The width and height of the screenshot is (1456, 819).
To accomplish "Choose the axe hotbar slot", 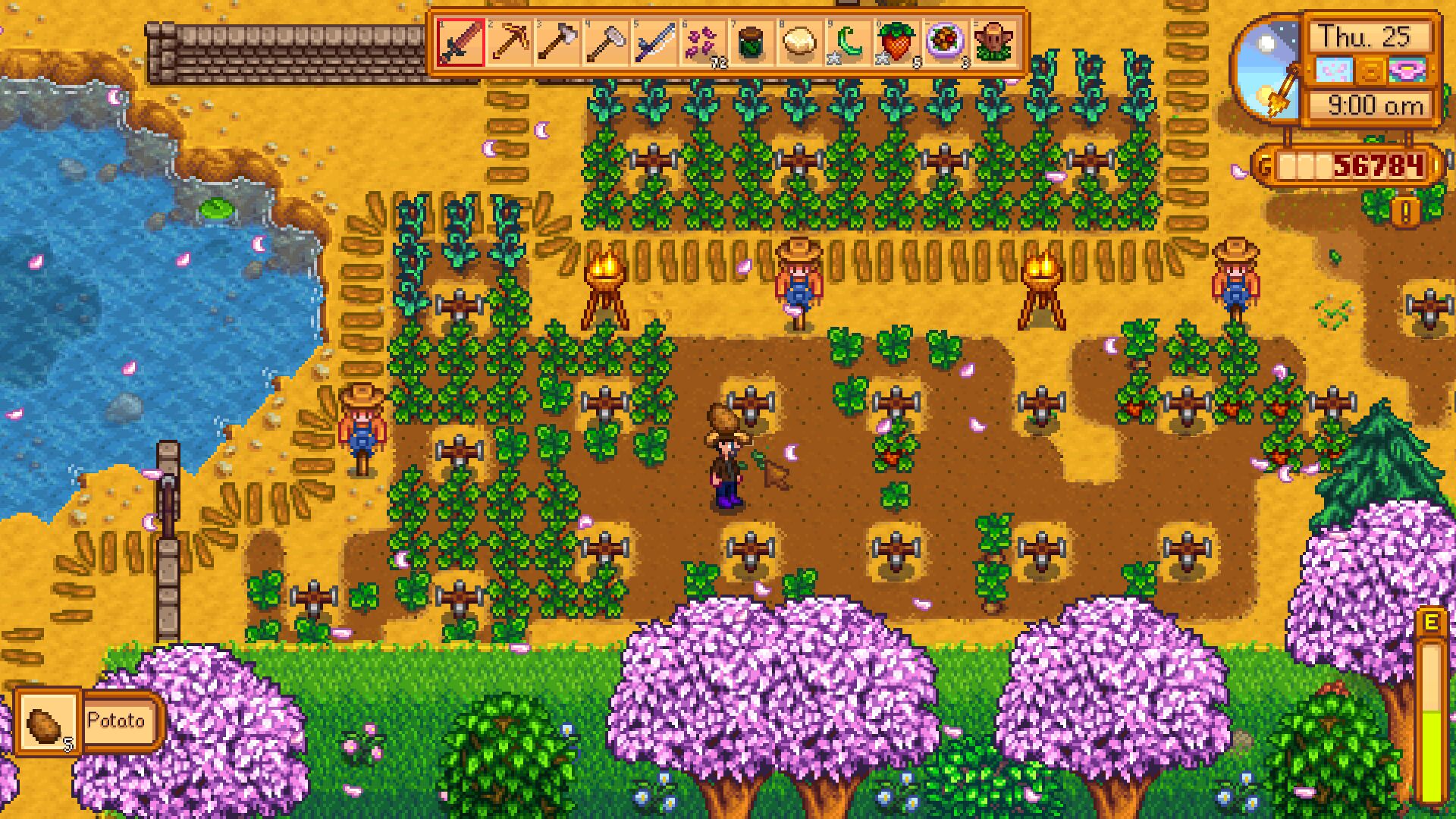I will click(558, 42).
